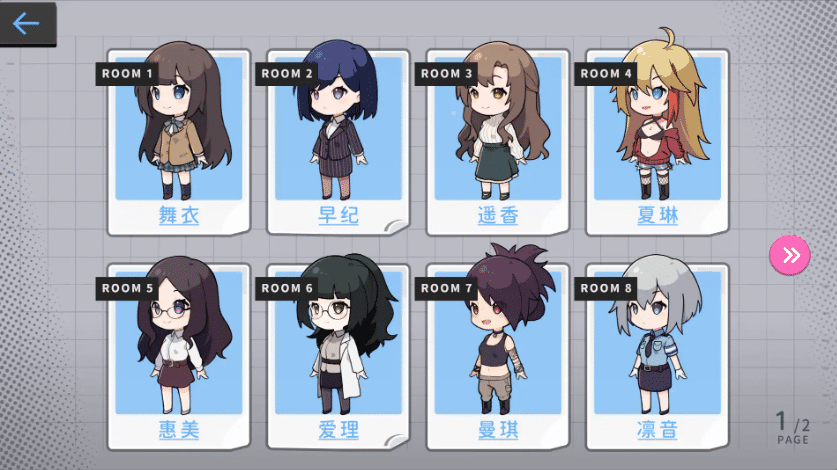Go to the next page with pink arrows
The width and height of the screenshot is (837, 470).
[x=790, y=255]
